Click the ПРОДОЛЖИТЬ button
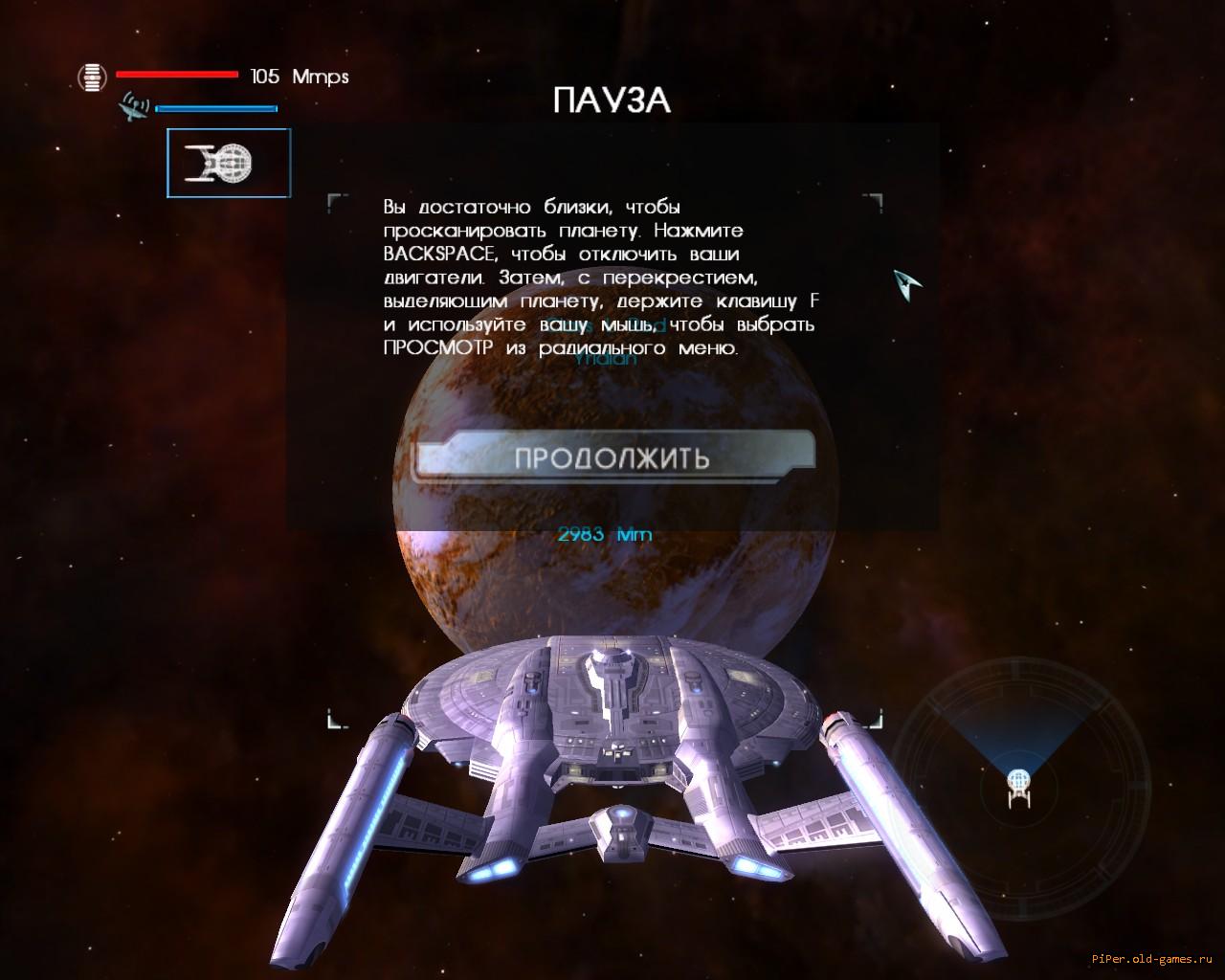 point(612,457)
